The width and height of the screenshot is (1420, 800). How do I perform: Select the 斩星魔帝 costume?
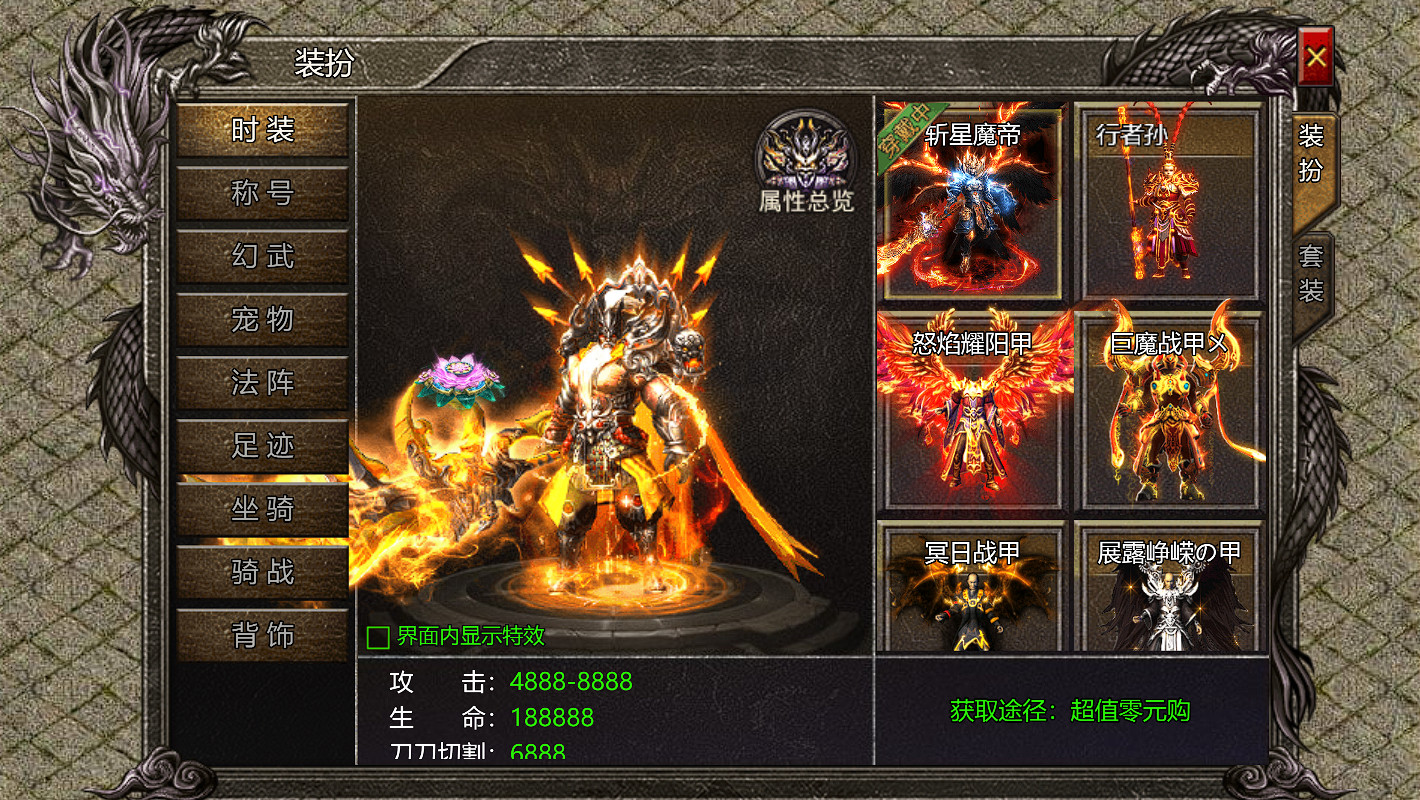(970, 202)
